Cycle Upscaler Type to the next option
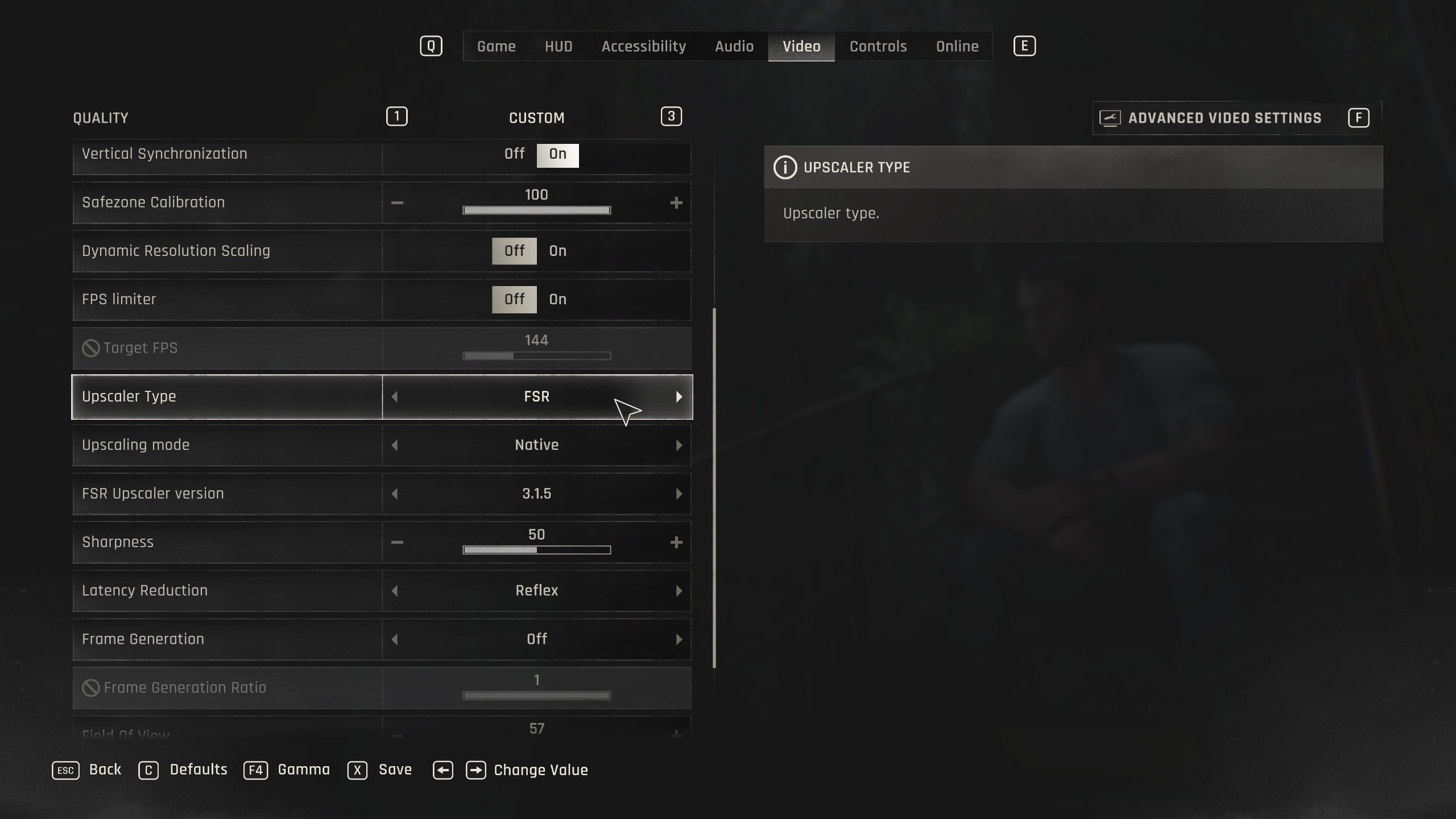 679,397
